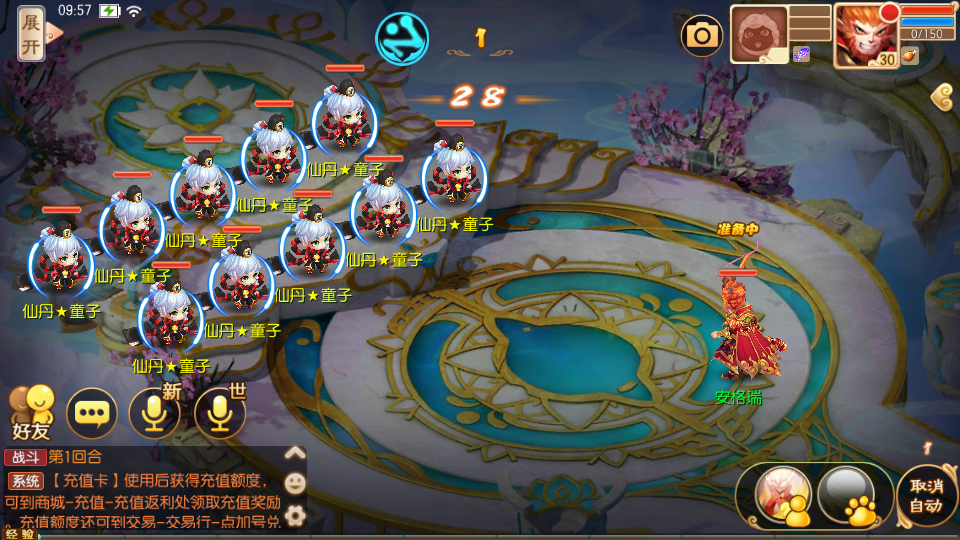
Task: Open chat settings gear icon
Action: 295,515
